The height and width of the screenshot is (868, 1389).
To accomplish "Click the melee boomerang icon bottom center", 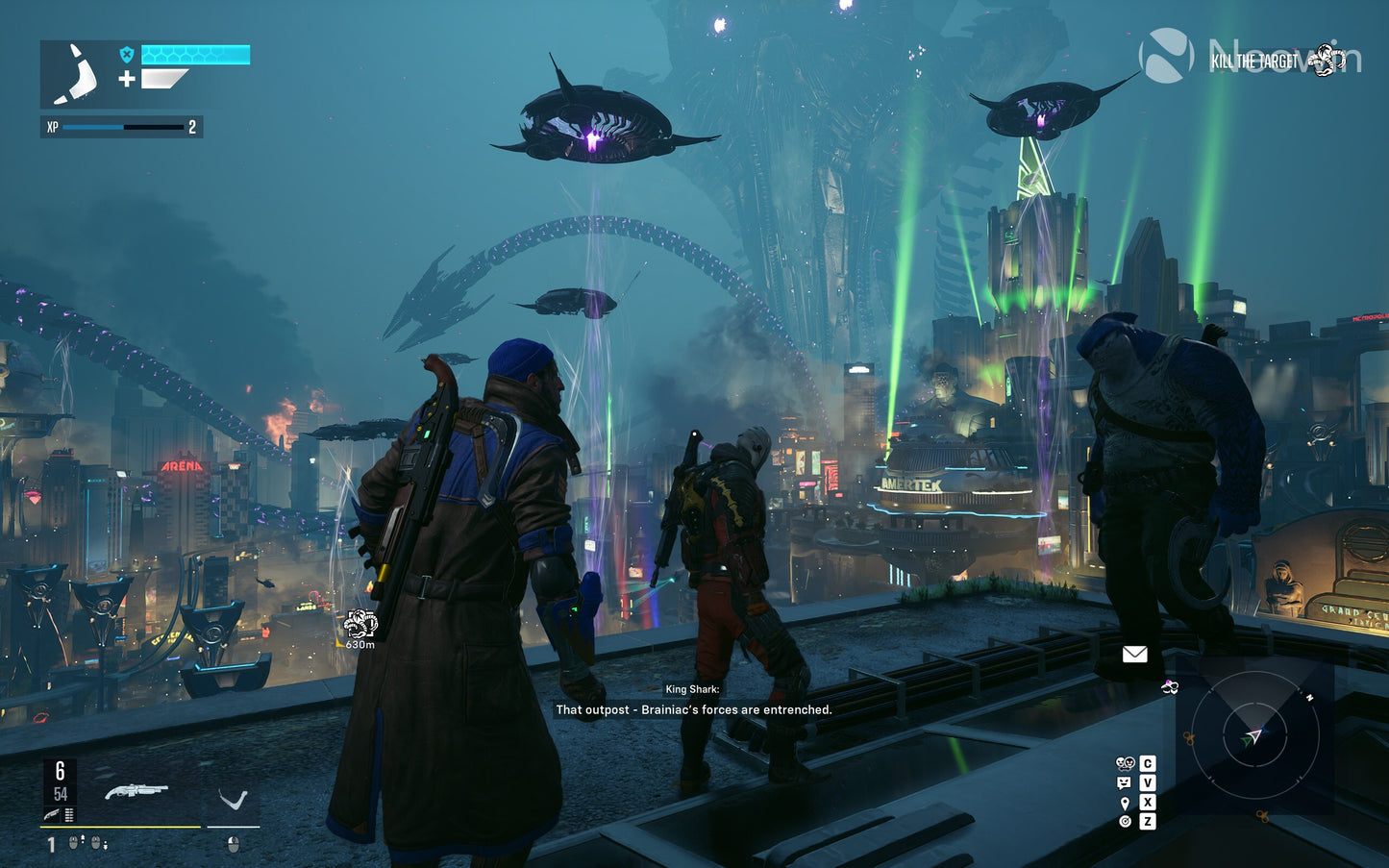I will (x=233, y=798).
